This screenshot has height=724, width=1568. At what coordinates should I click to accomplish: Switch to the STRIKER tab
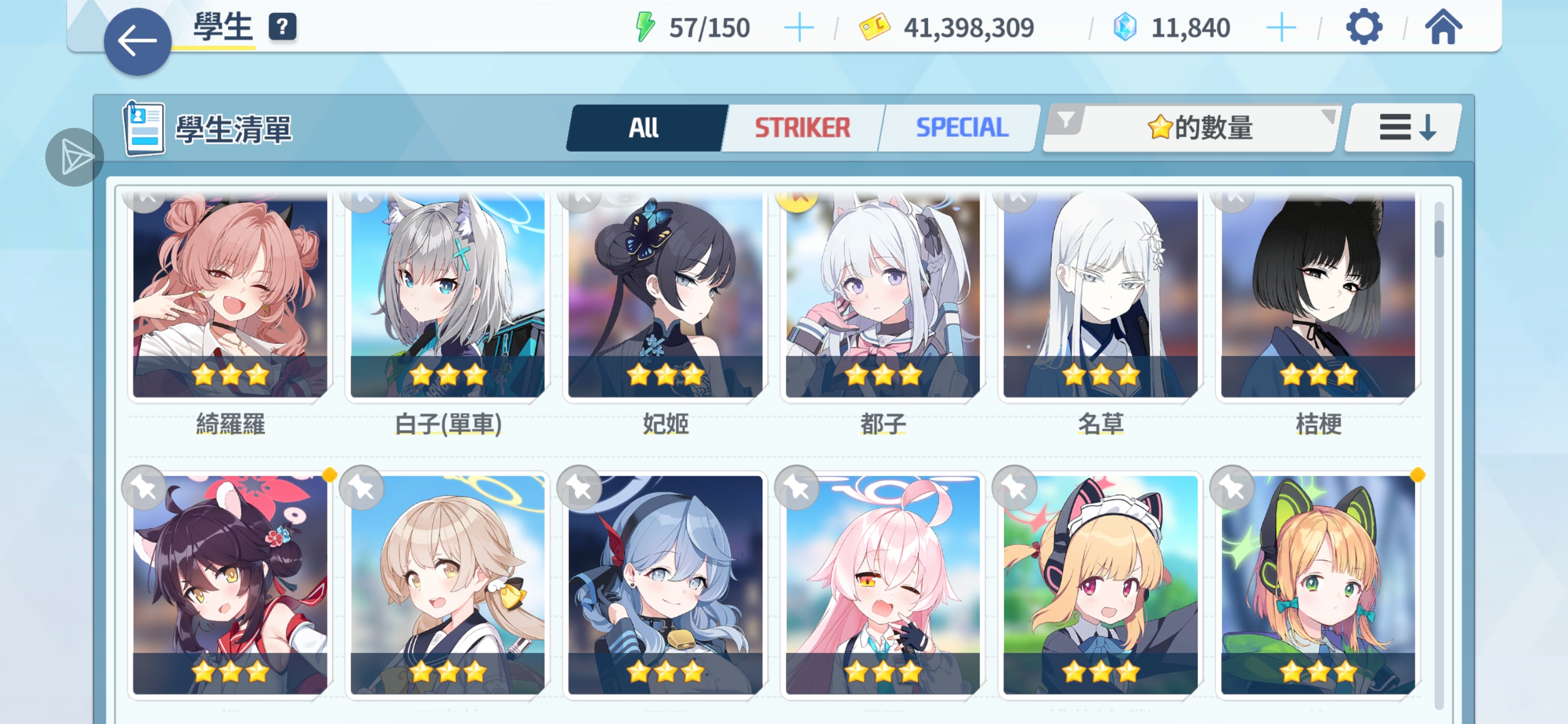(801, 128)
